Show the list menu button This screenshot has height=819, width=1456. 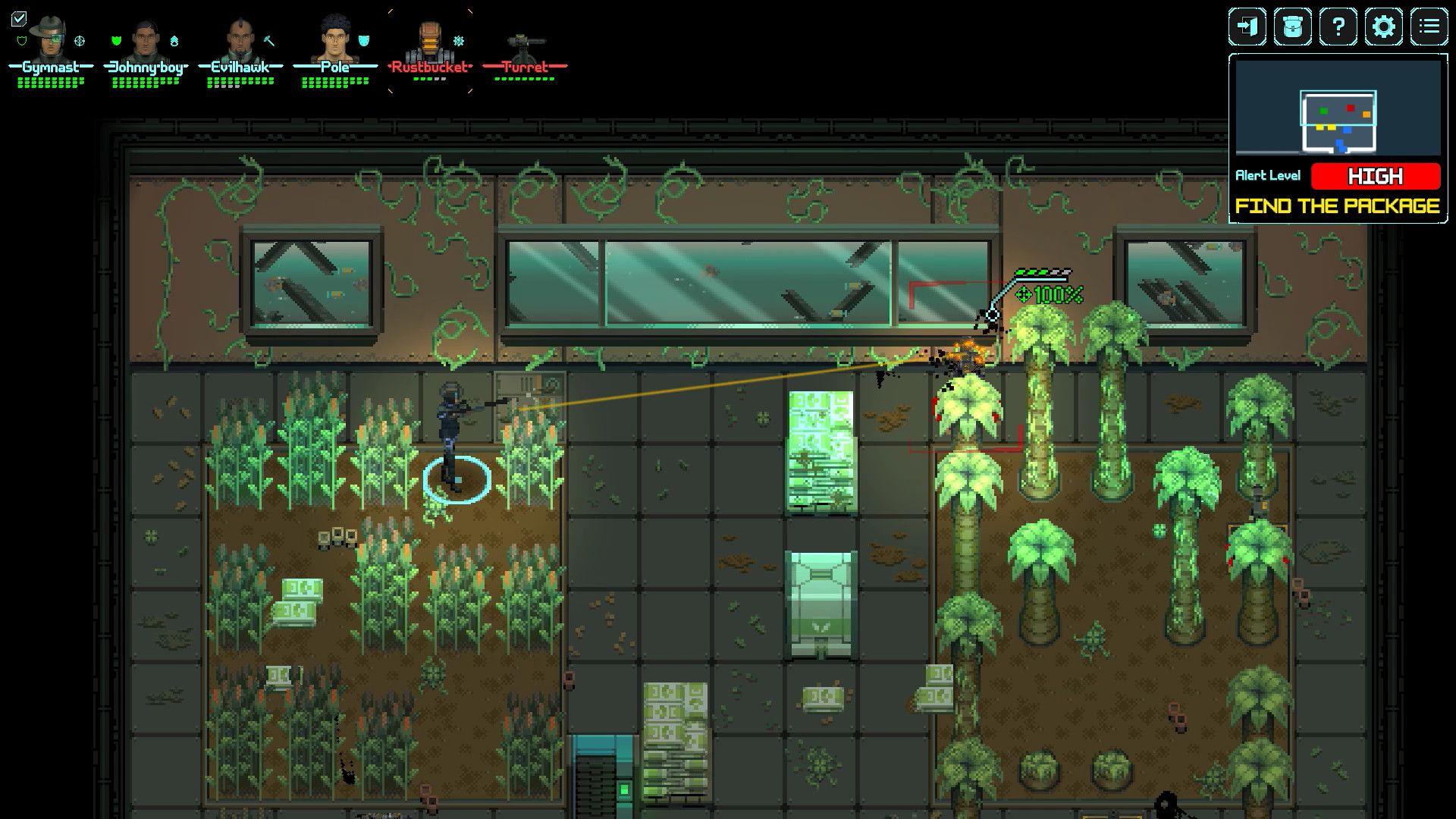(1429, 27)
